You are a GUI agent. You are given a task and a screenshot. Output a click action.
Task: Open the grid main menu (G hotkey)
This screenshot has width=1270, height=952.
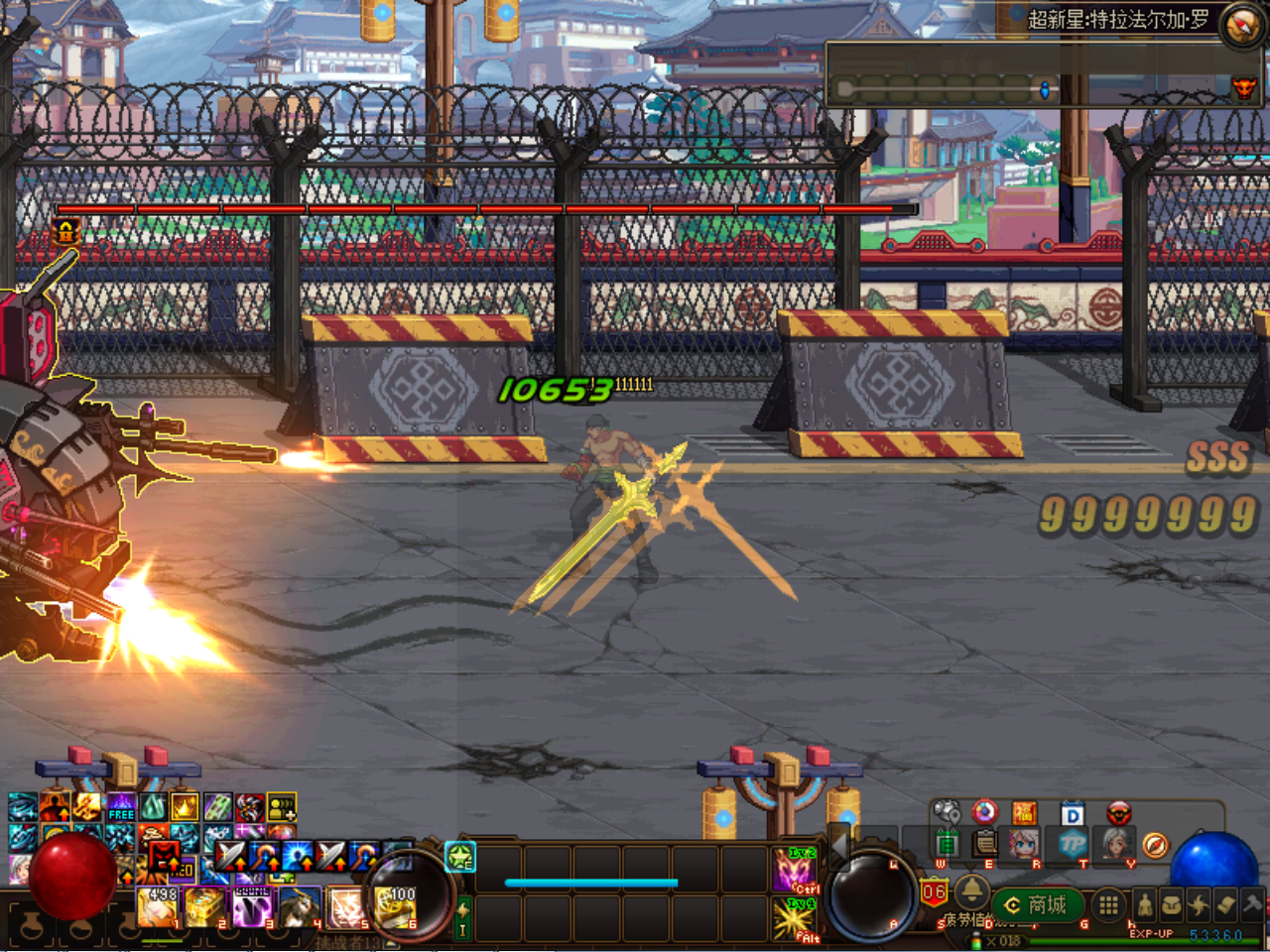(x=1110, y=903)
